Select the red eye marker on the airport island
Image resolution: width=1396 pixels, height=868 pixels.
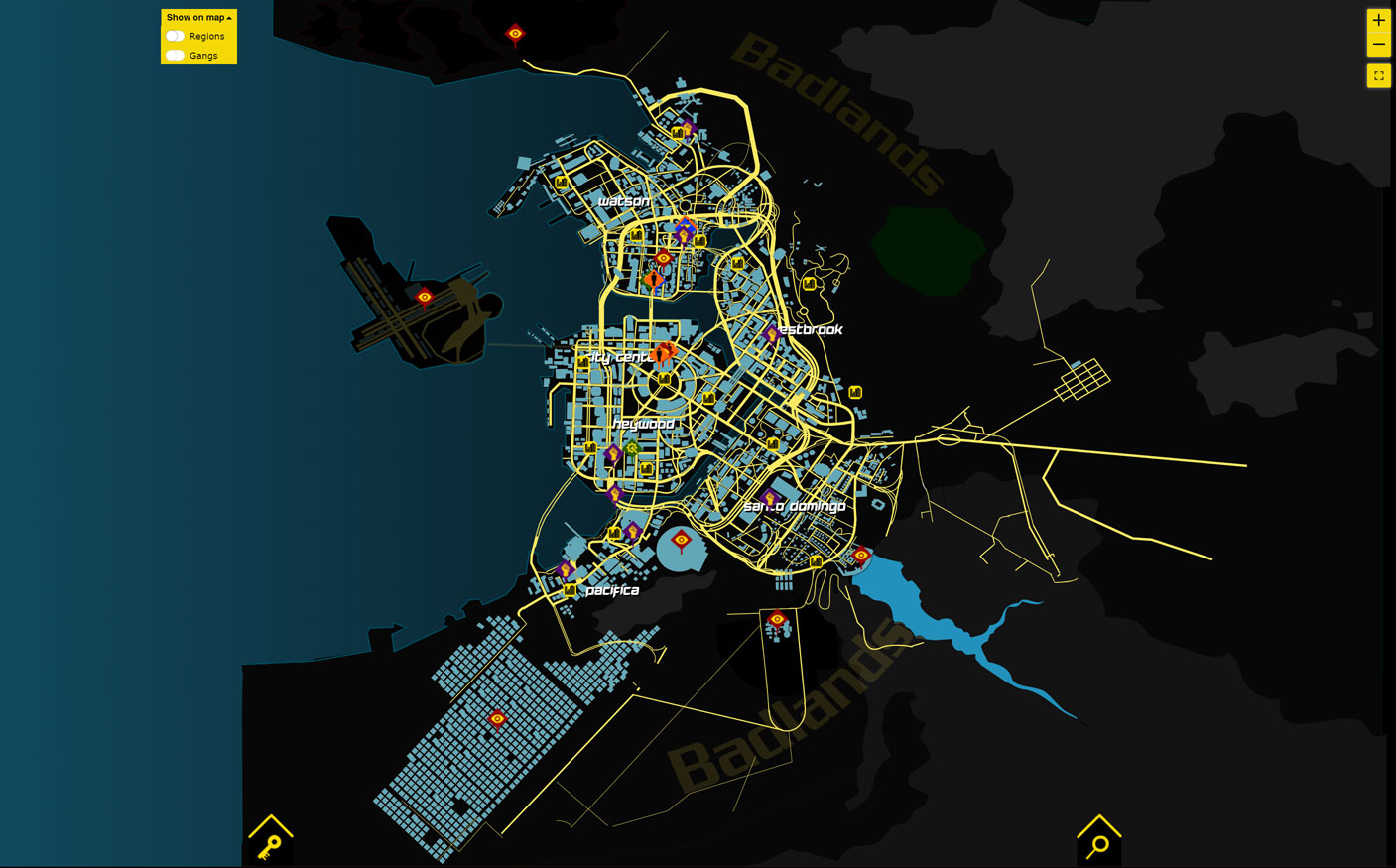[x=425, y=296]
